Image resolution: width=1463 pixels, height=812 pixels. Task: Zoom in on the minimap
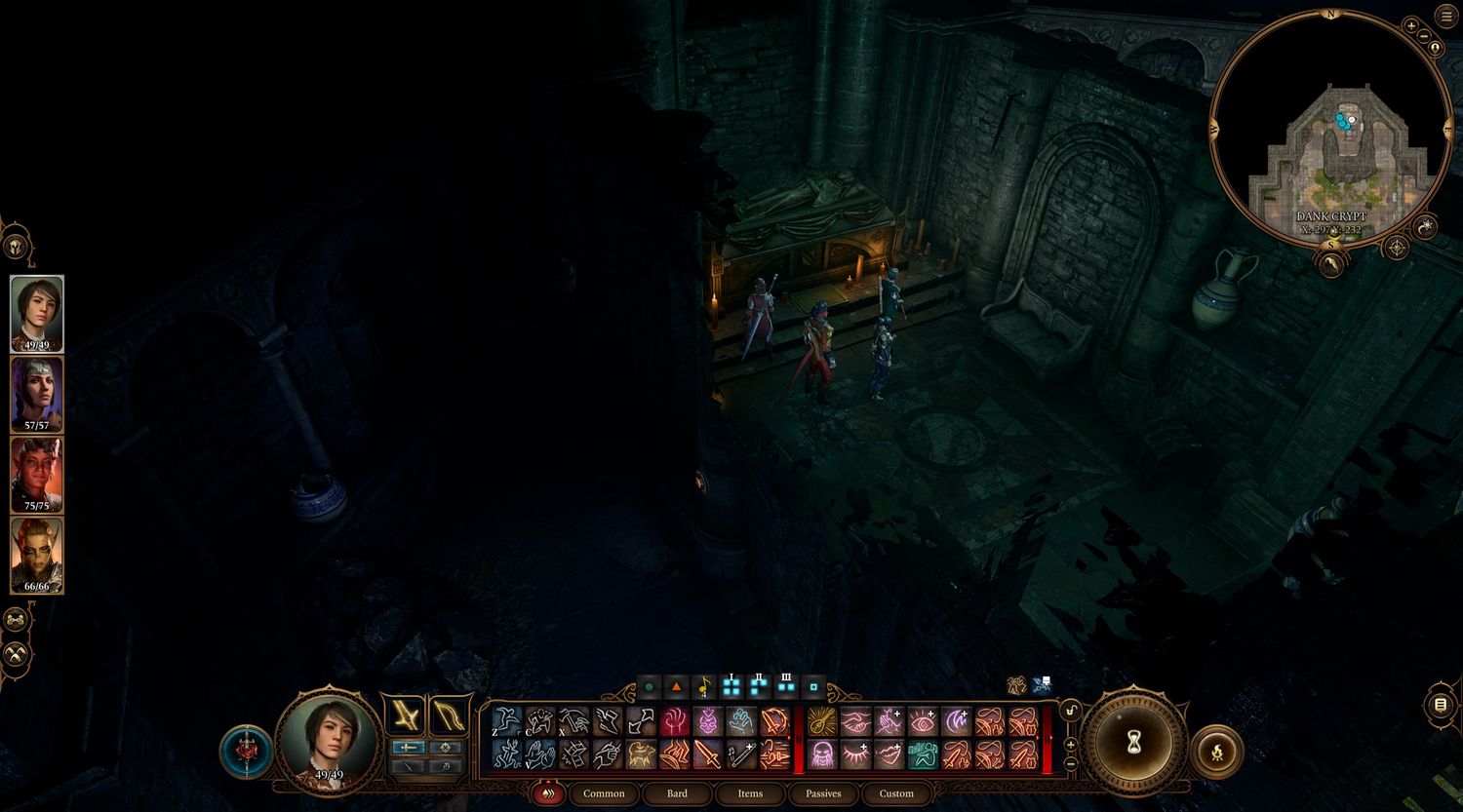tap(1410, 26)
